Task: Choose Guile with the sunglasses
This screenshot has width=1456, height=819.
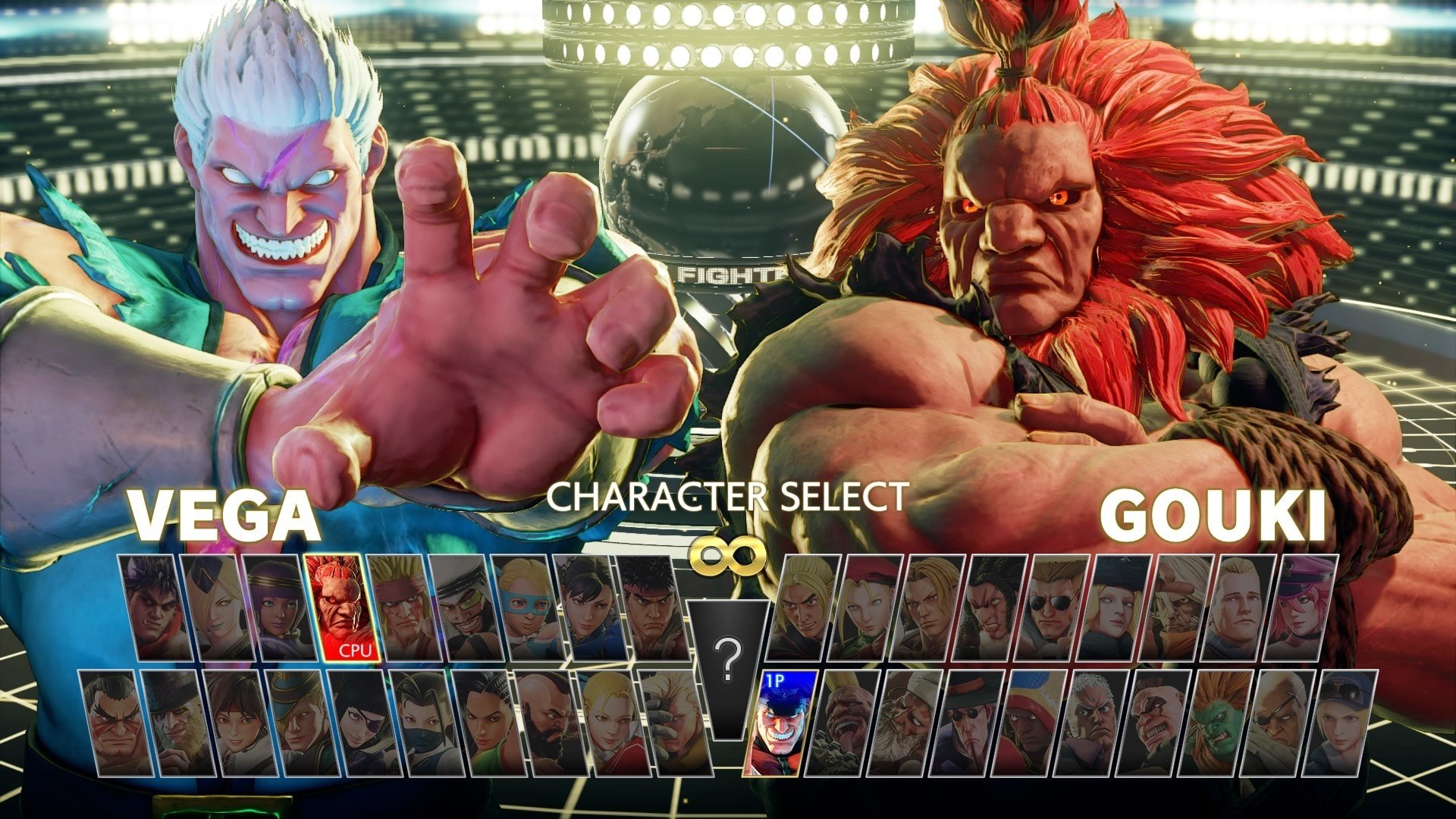Action: tap(1054, 608)
